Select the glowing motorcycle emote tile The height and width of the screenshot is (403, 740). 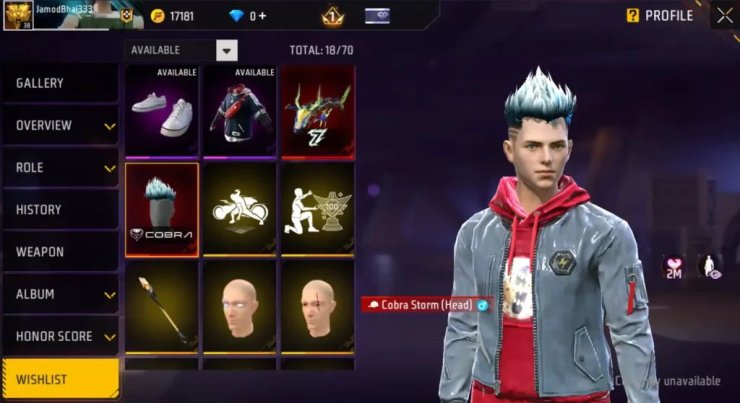click(239, 207)
